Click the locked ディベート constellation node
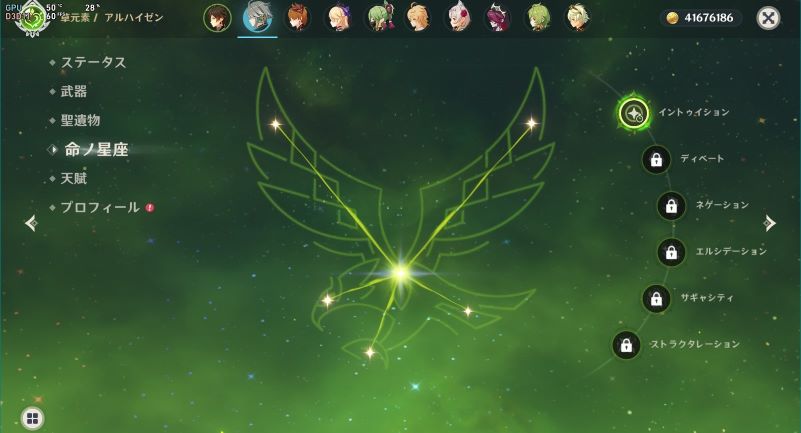 [656, 159]
